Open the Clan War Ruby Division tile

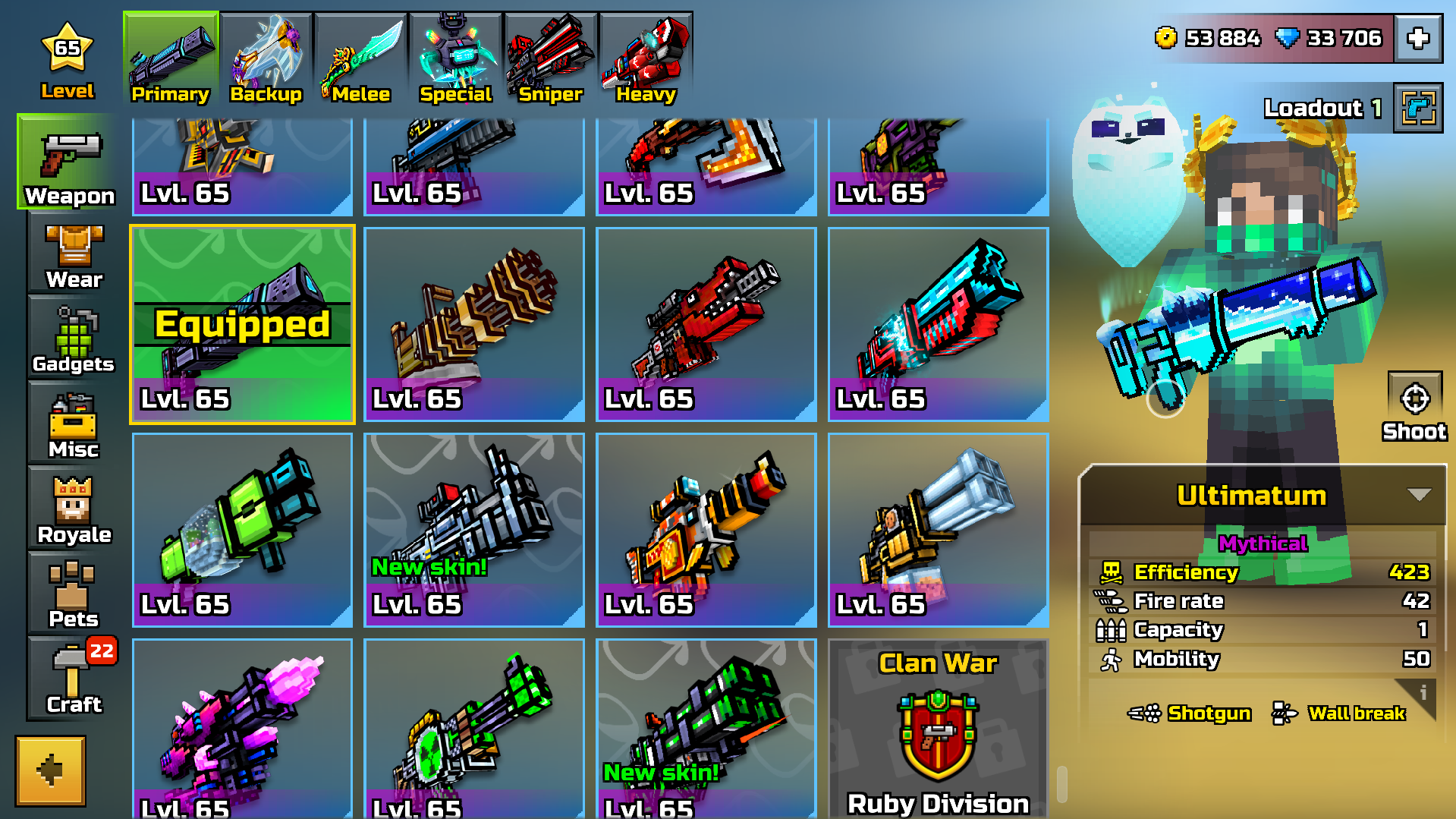click(x=938, y=729)
